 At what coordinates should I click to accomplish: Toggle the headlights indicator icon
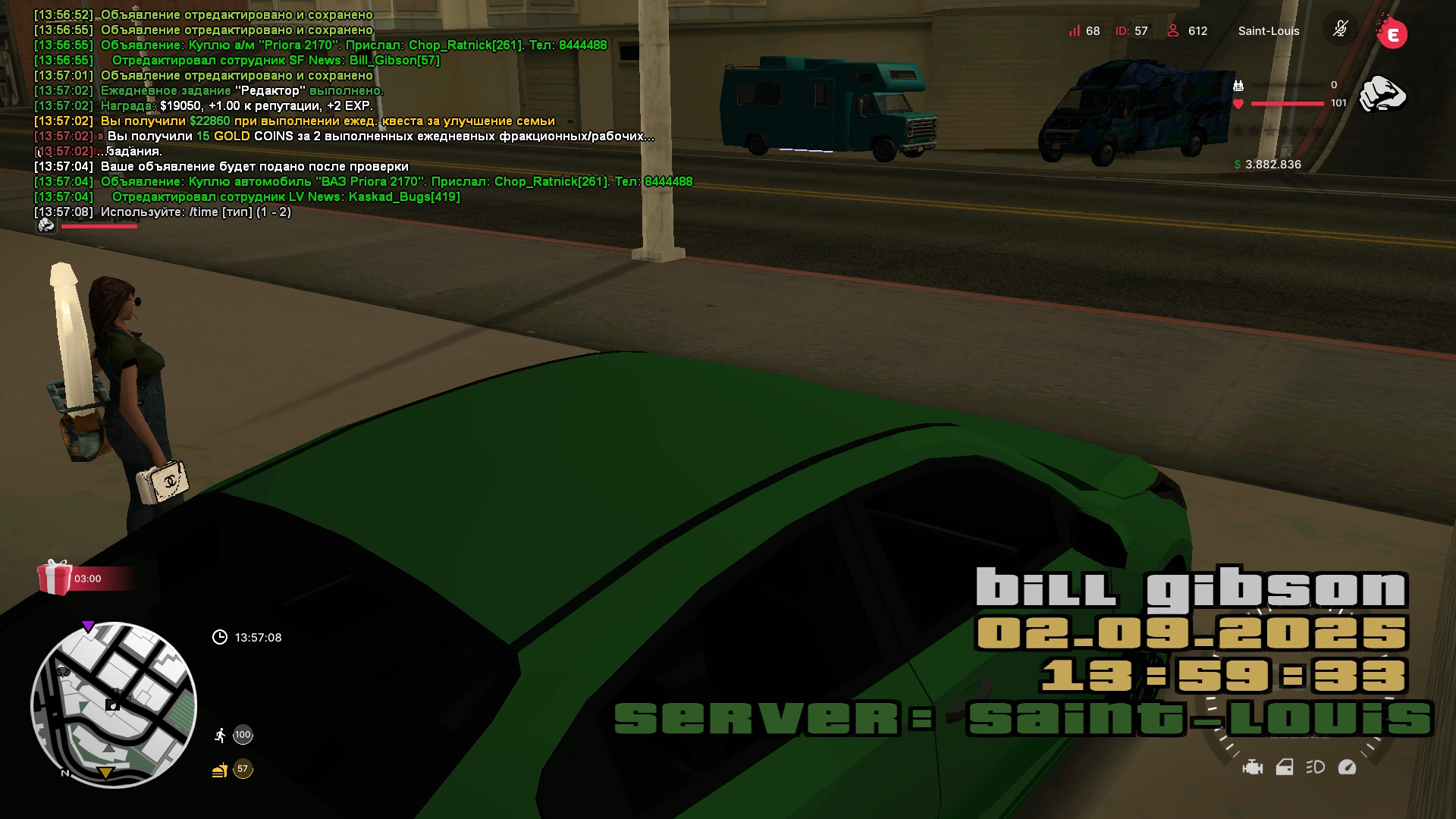pyautogui.click(x=1315, y=767)
